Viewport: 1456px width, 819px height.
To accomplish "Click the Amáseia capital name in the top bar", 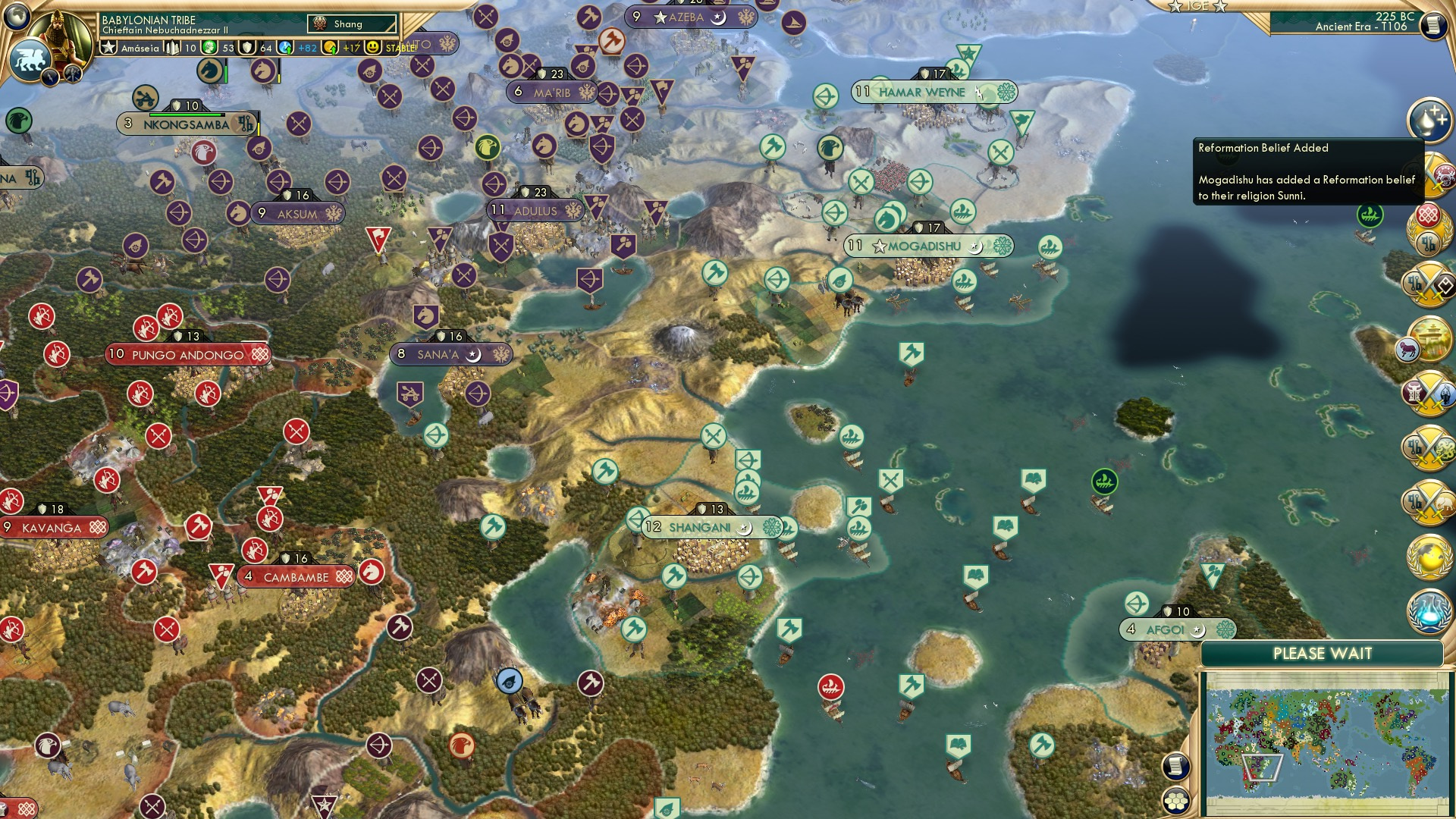I will [x=140, y=46].
